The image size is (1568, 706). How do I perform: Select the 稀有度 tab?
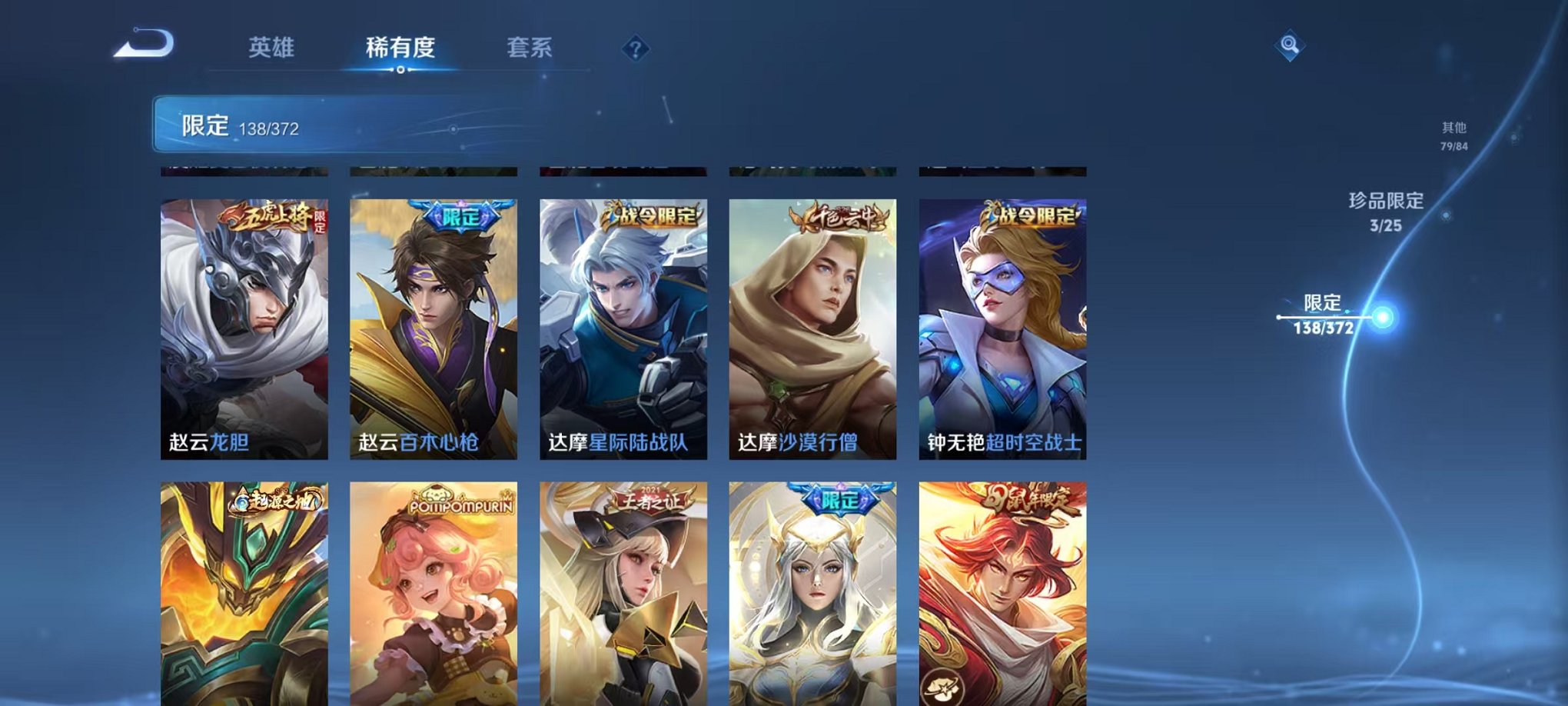point(403,48)
